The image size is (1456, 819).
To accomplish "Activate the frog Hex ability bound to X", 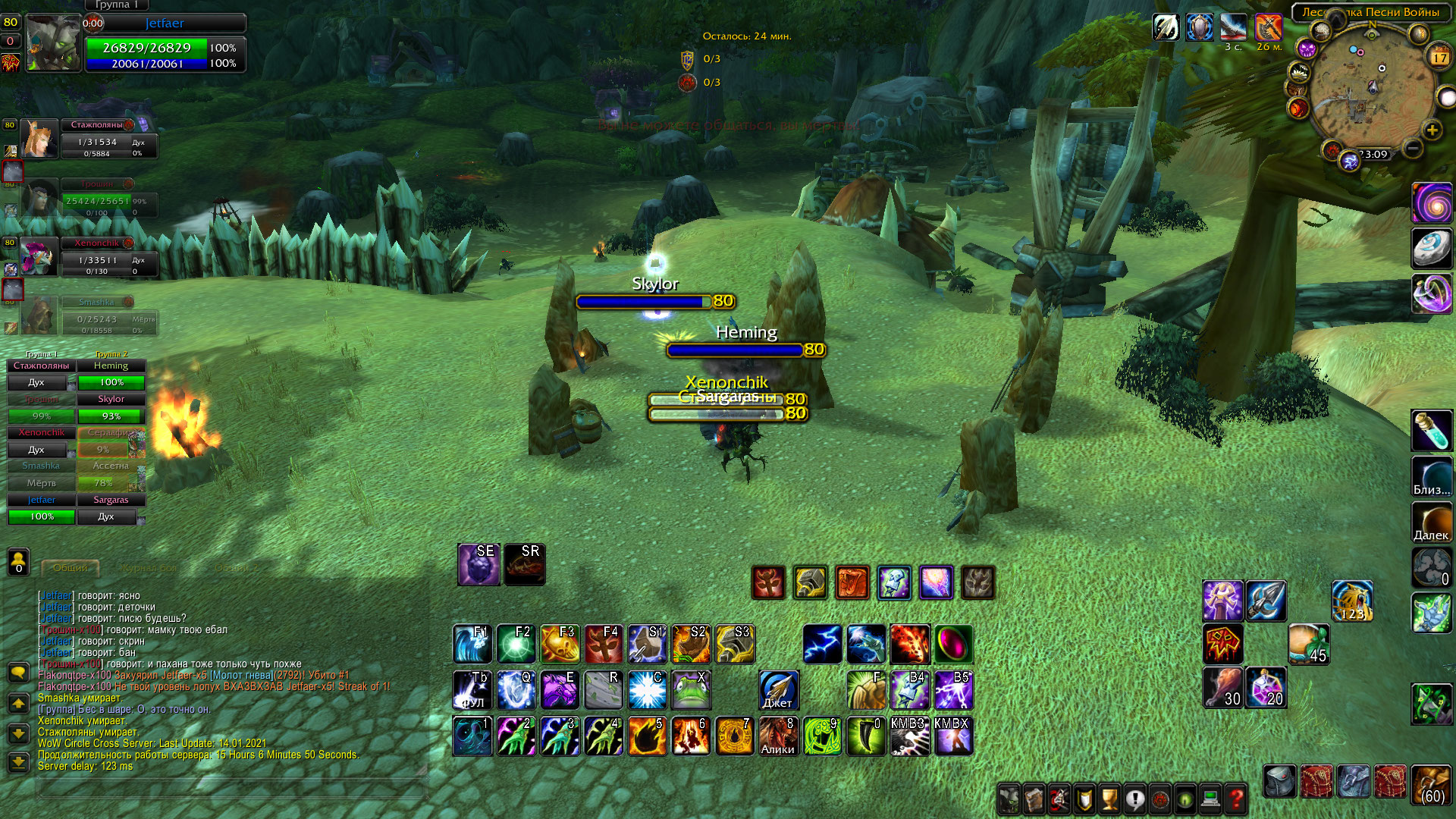I will [691, 689].
